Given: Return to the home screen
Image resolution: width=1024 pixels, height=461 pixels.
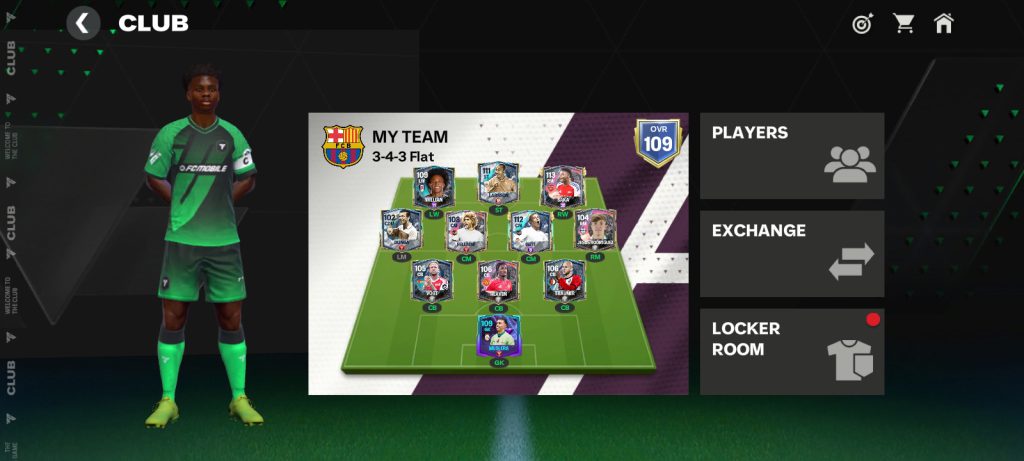Looking at the screenshot, I should tap(943, 23).
